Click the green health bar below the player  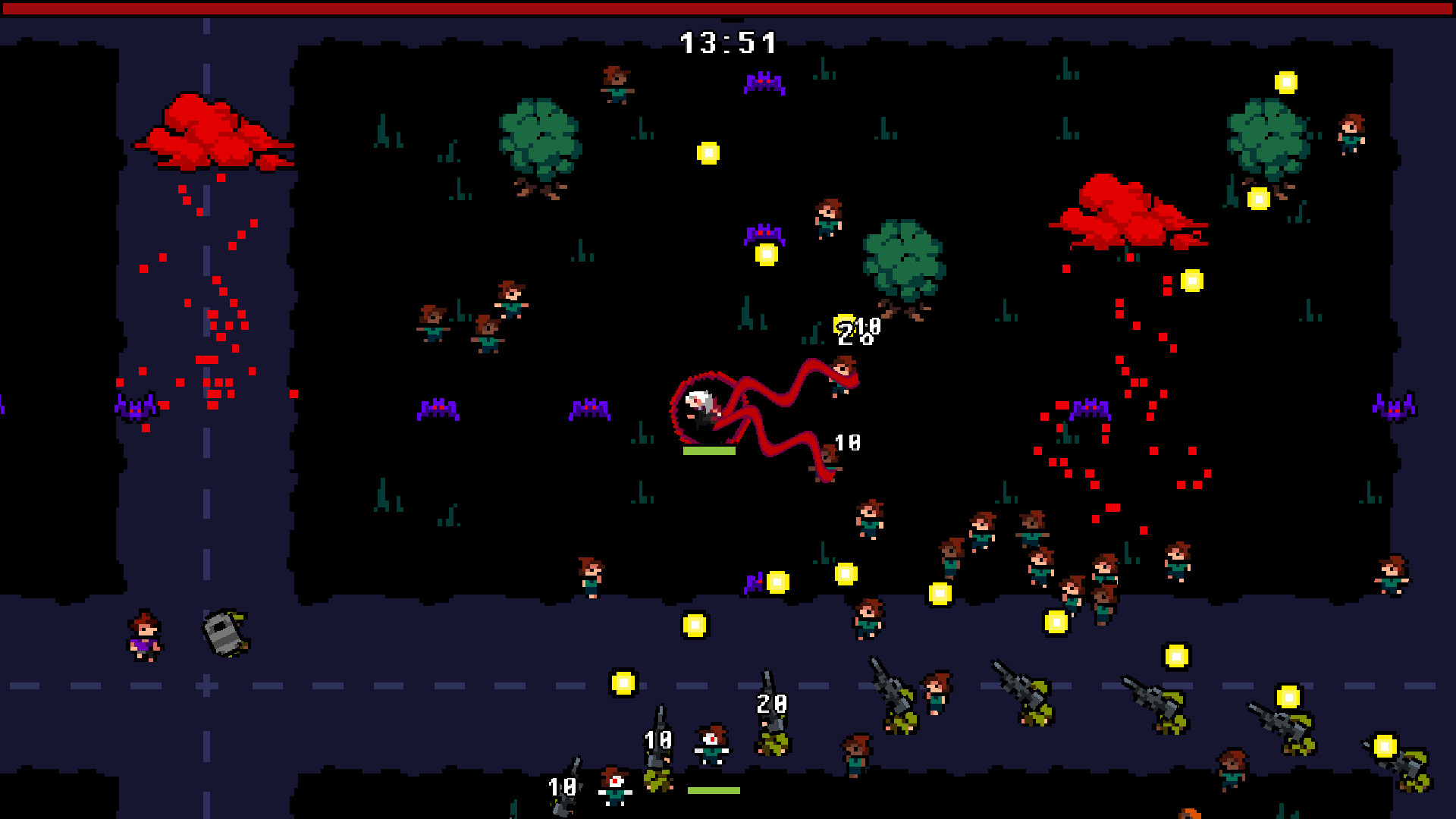(x=709, y=452)
